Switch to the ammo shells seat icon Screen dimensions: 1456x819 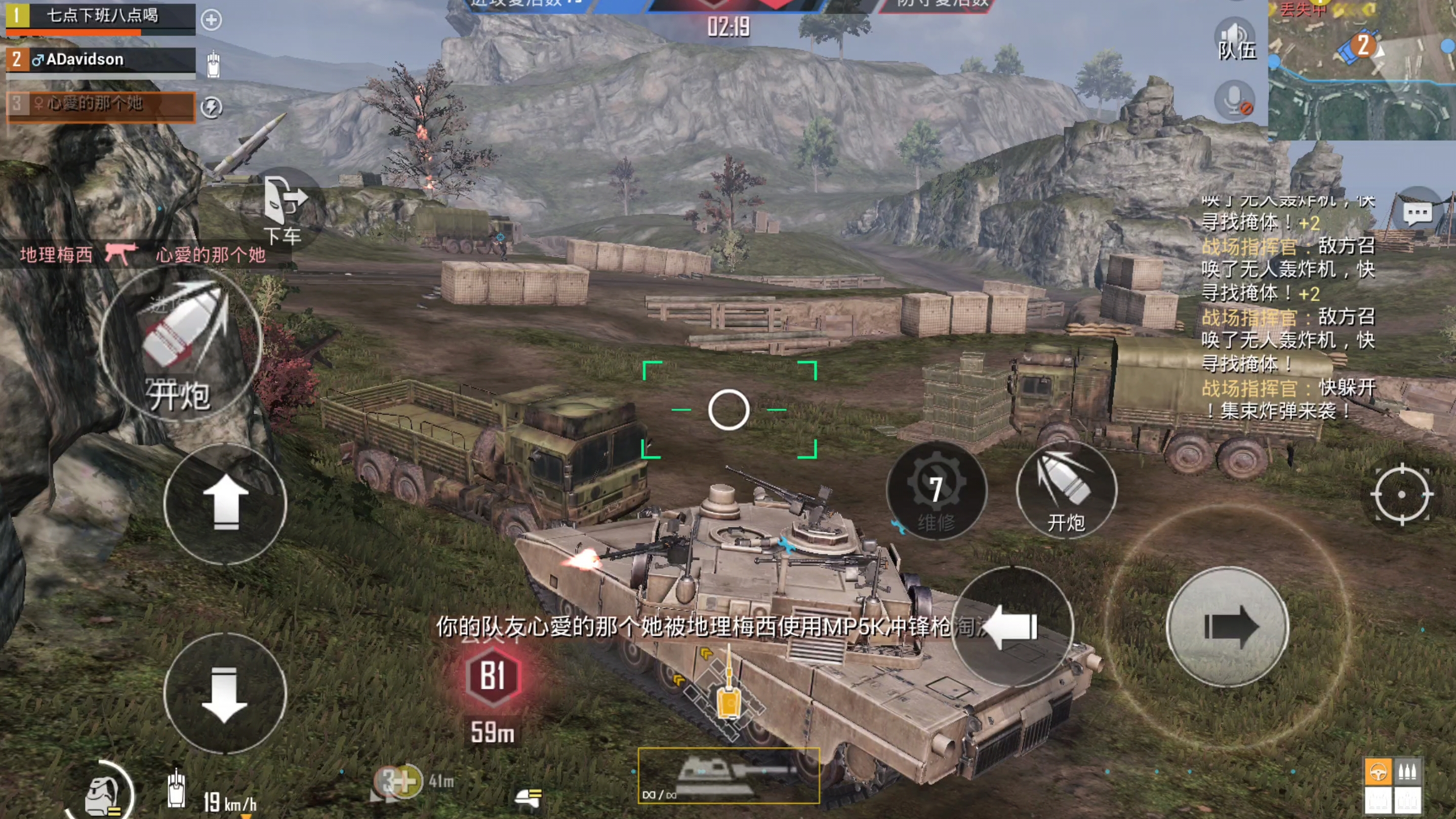click(1407, 772)
